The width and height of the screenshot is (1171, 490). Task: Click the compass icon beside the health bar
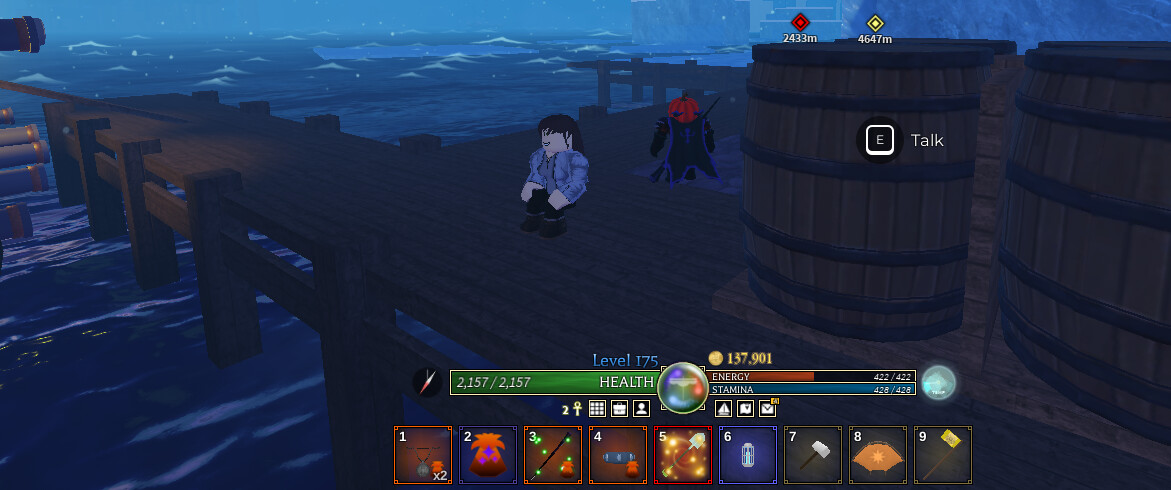click(x=427, y=382)
